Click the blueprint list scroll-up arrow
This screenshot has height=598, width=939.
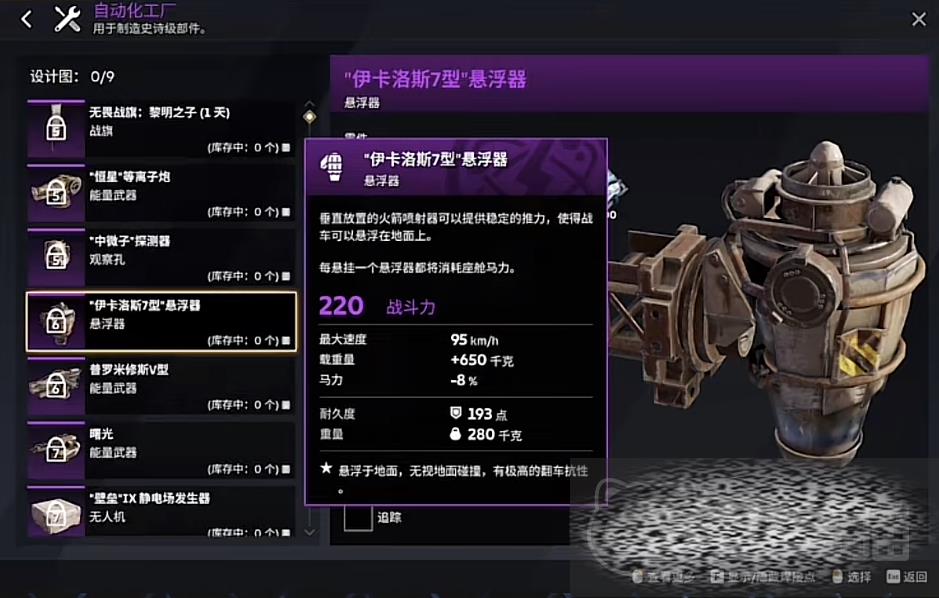pos(310,104)
